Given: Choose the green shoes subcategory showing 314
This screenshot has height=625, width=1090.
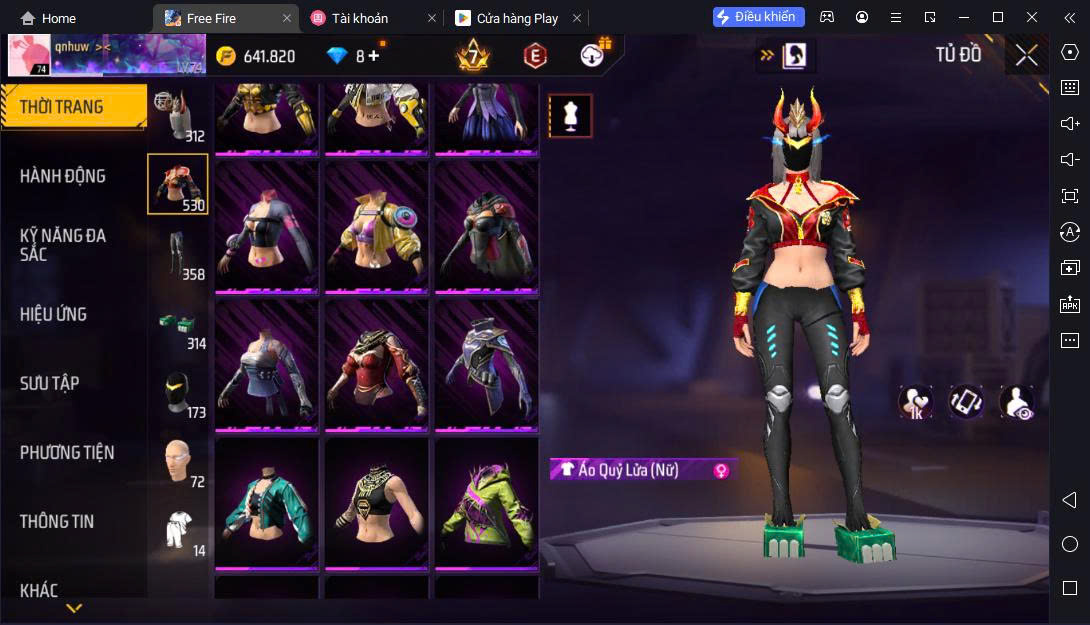Looking at the screenshot, I should [x=178, y=325].
